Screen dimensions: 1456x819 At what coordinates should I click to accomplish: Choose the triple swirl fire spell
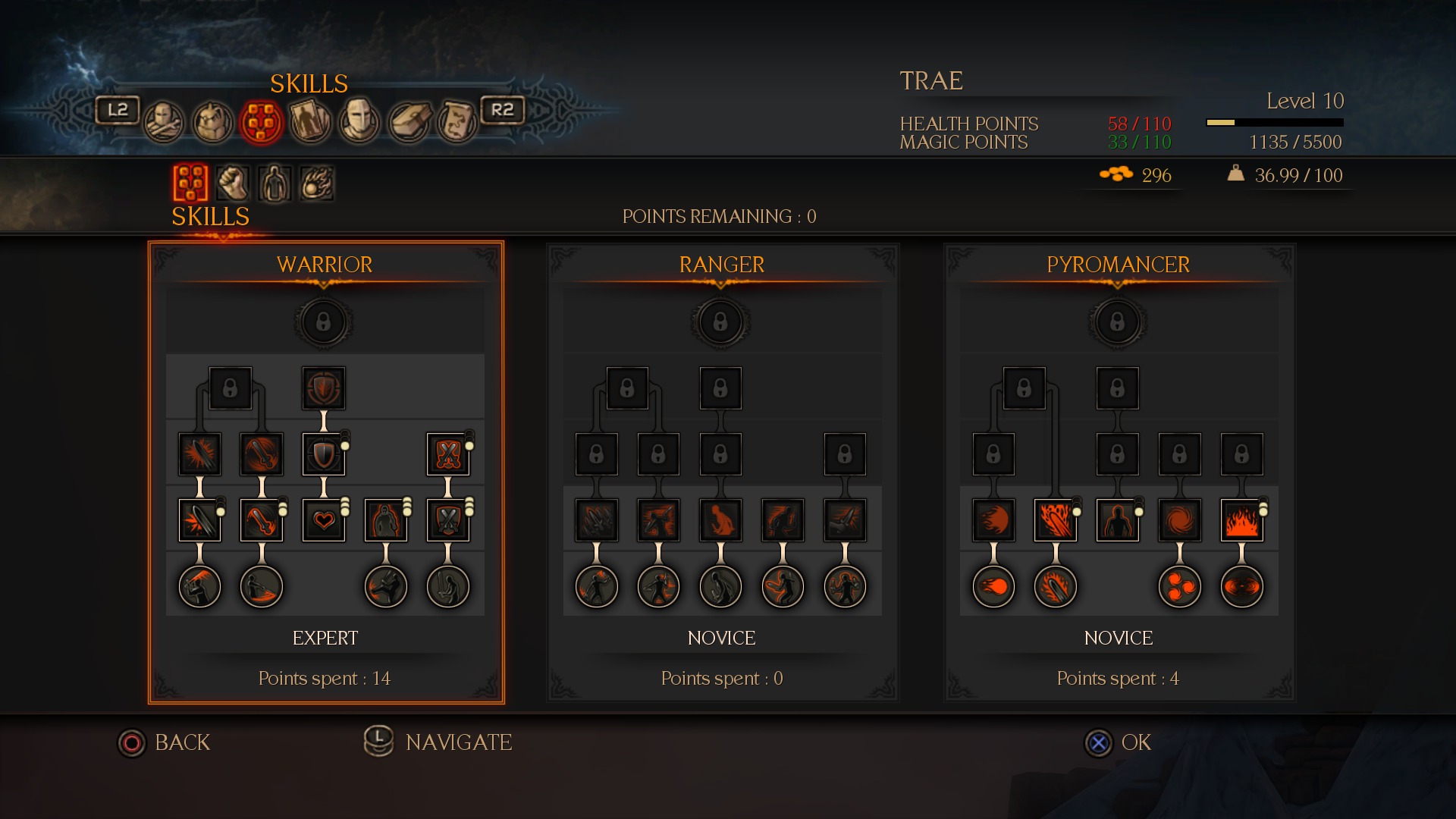pos(1179,586)
